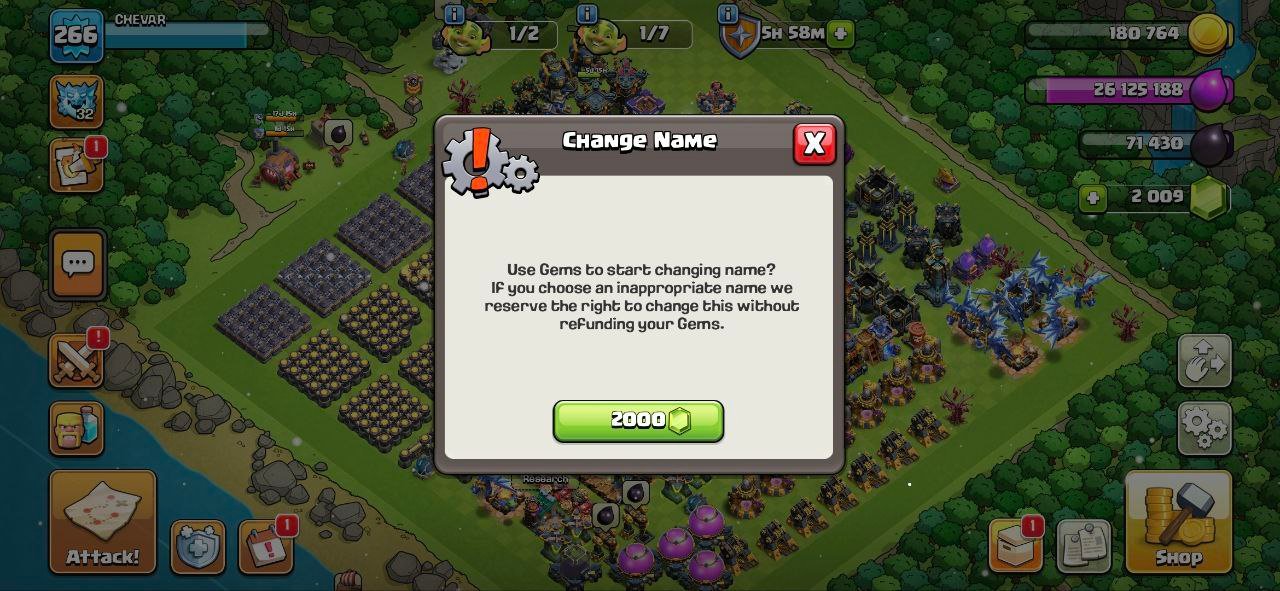The width and height of the screenshot is (1280, 591).
Task: Open the chat speech bubble
Action: (77, 264)
